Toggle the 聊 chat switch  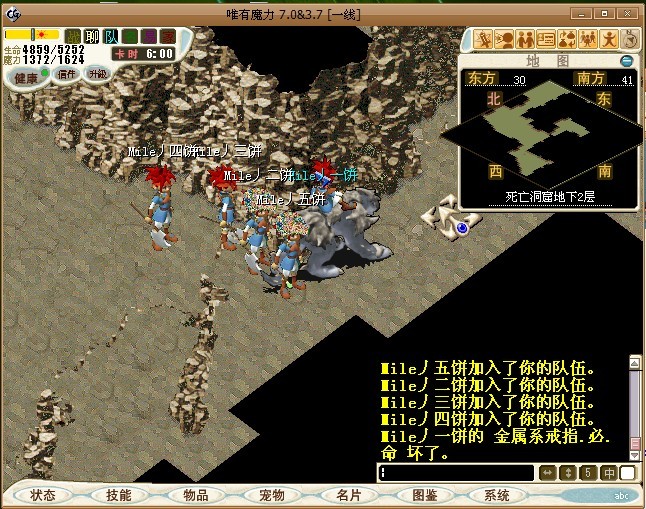[x=92, y=37]
